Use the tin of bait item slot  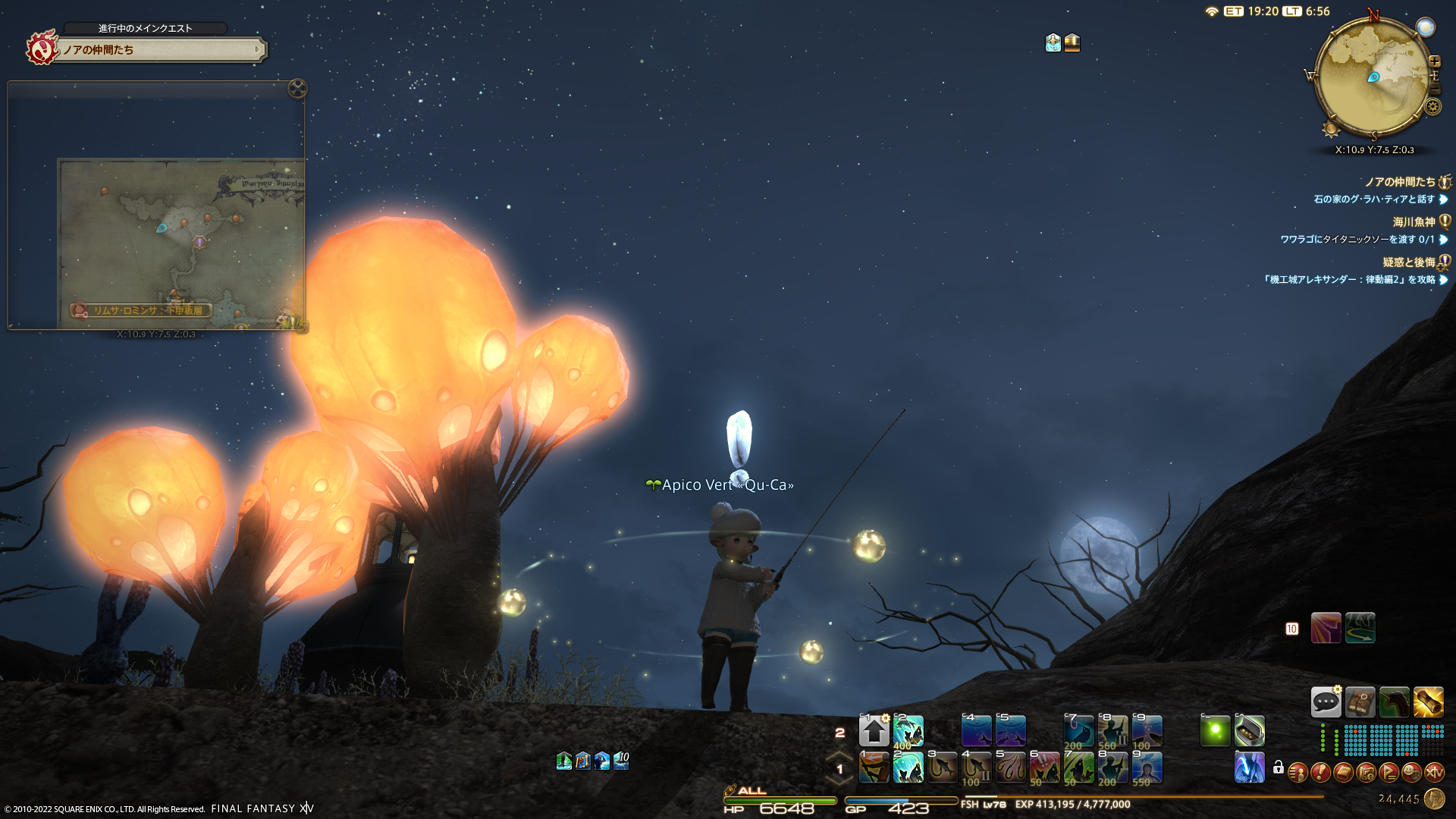[x=1249, y=731]
